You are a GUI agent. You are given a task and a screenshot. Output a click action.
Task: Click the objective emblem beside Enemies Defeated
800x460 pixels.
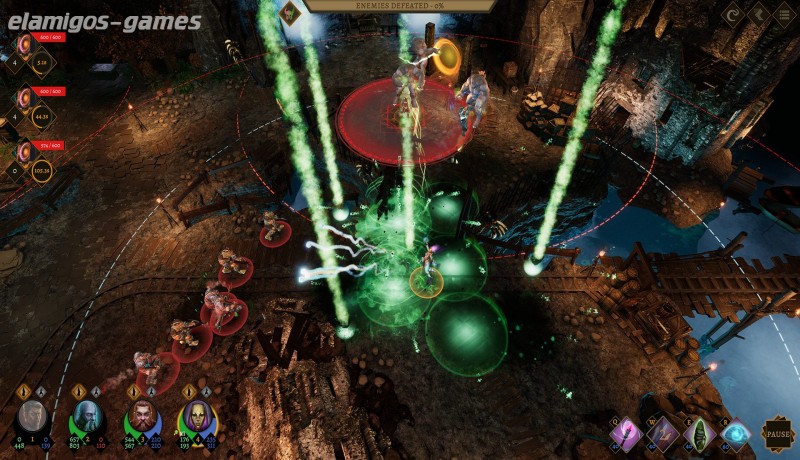(290, 12)
